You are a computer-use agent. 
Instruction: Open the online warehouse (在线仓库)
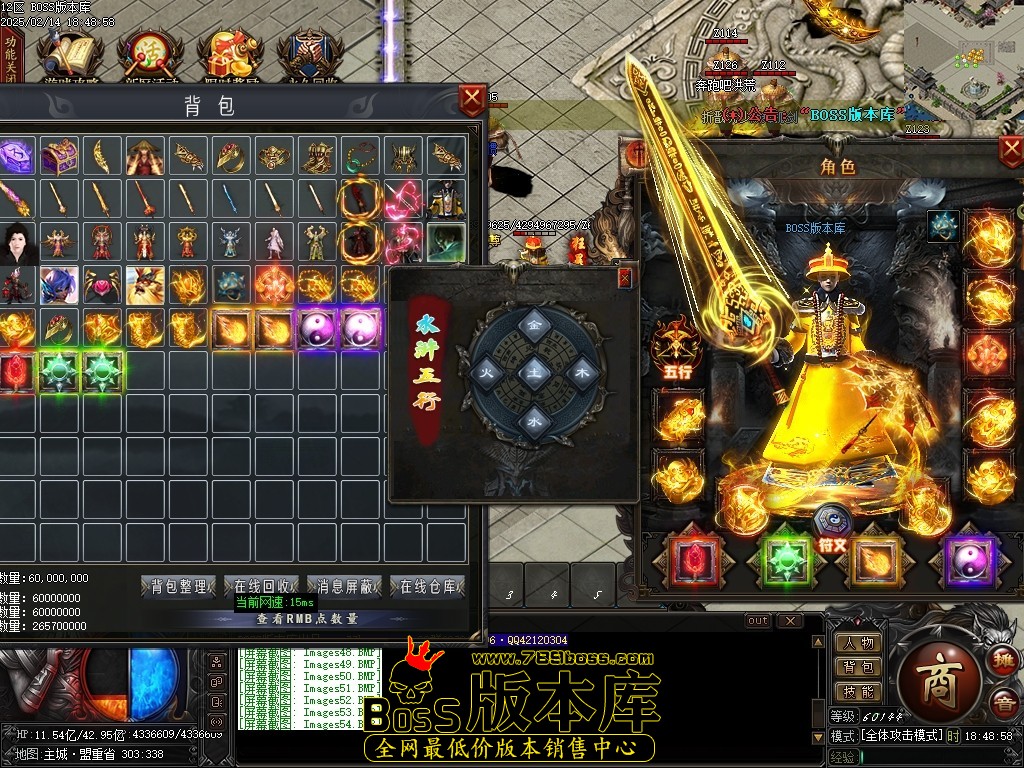tap(428, 587)
